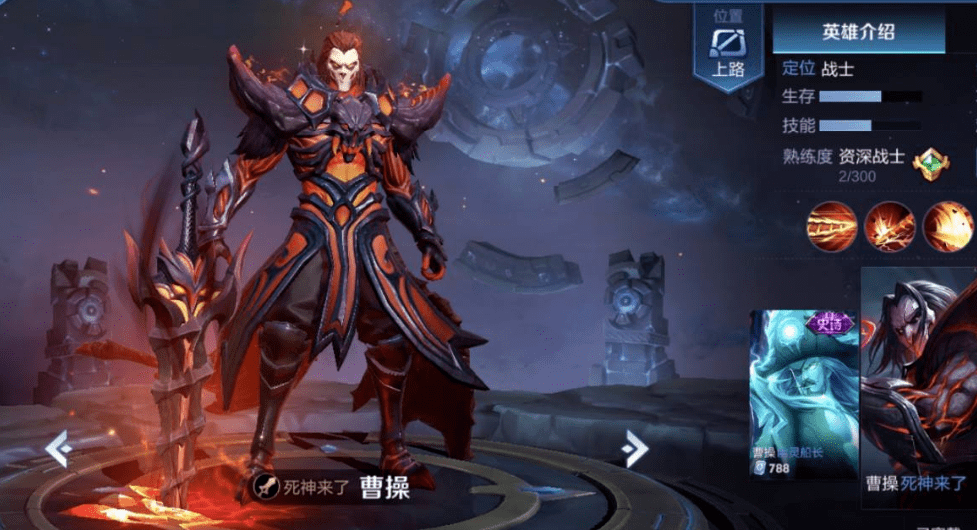This screenshot has height=530, width=977.
Task: Open the 英雄介绍 hero introduction panel
Action: 858,32
